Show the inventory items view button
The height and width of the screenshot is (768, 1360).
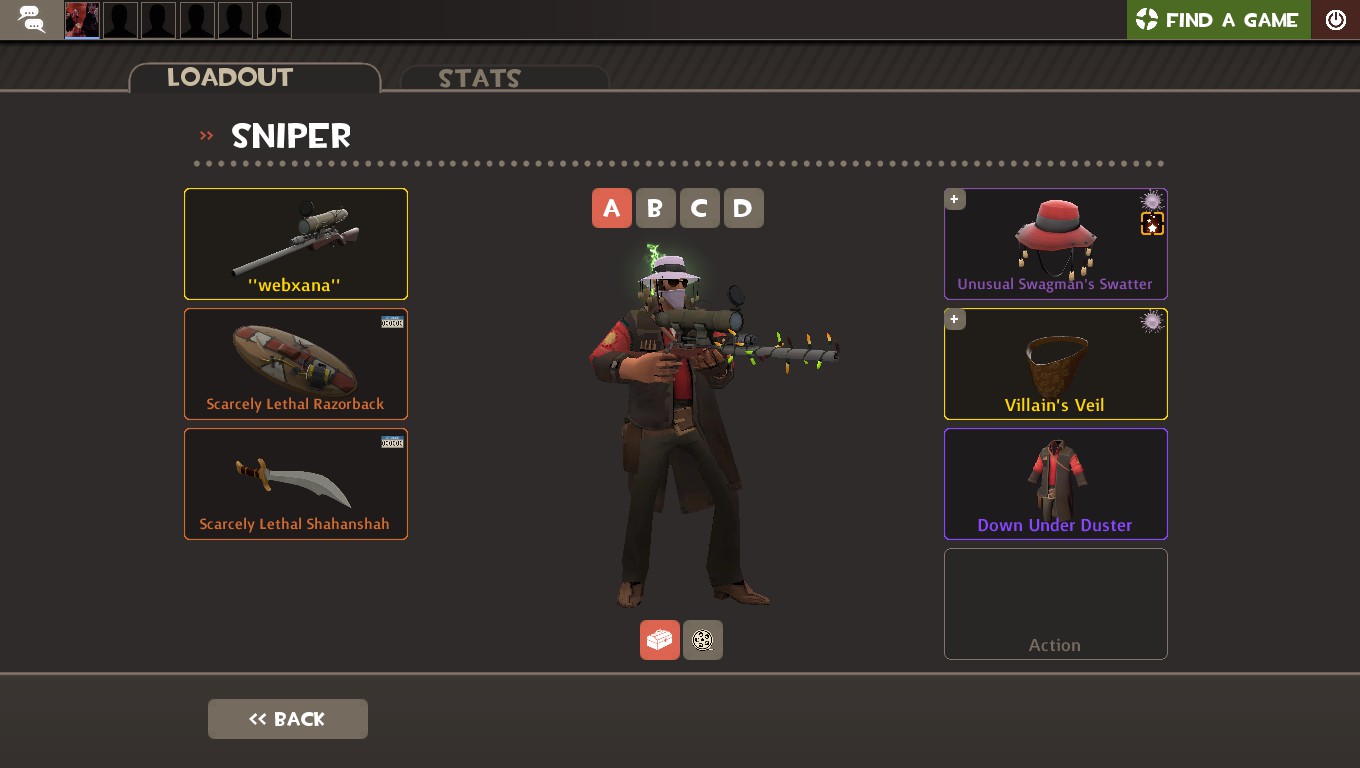(x=660, y=640)
